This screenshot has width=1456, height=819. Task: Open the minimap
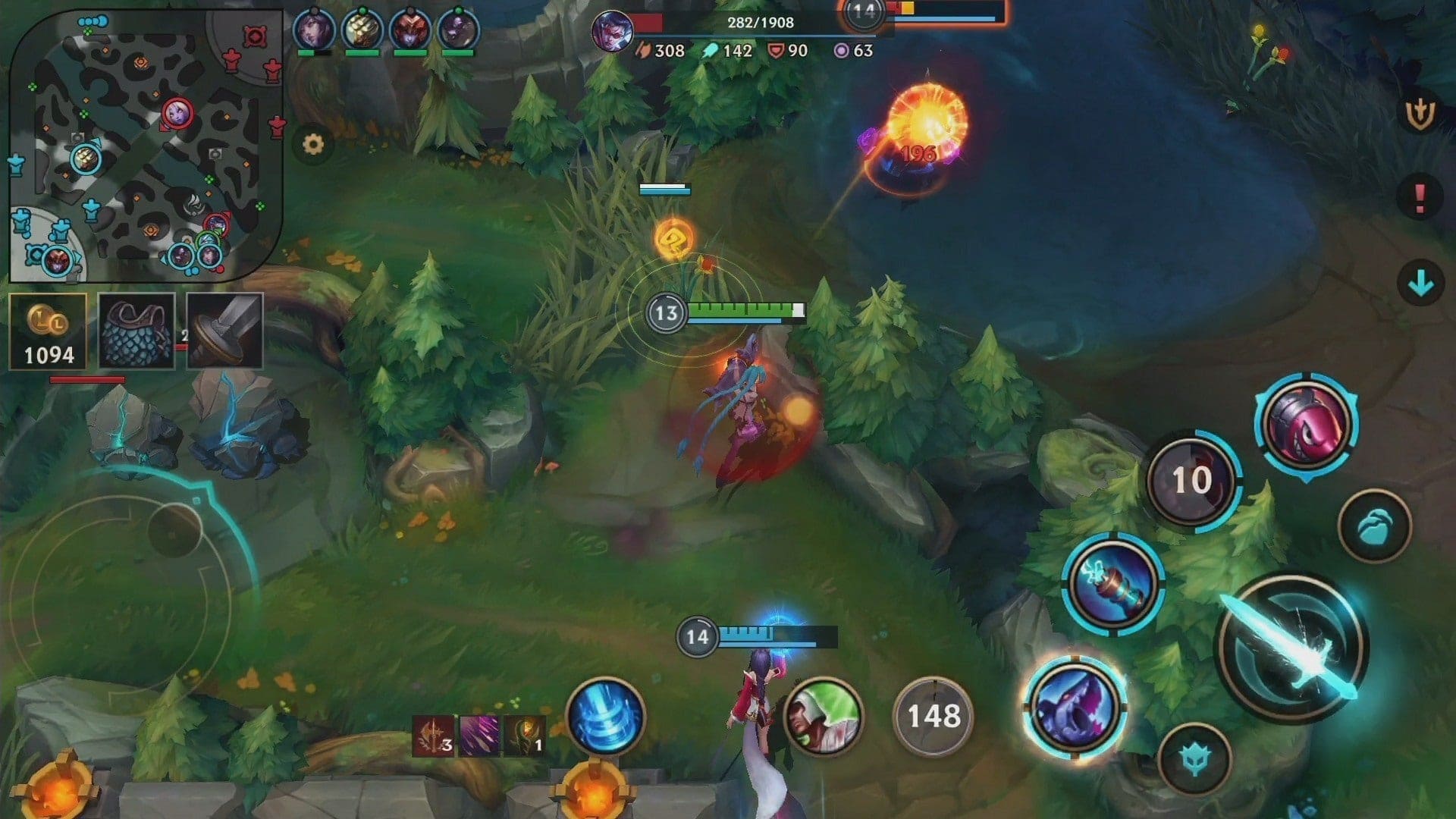click(x=144, y=144)
